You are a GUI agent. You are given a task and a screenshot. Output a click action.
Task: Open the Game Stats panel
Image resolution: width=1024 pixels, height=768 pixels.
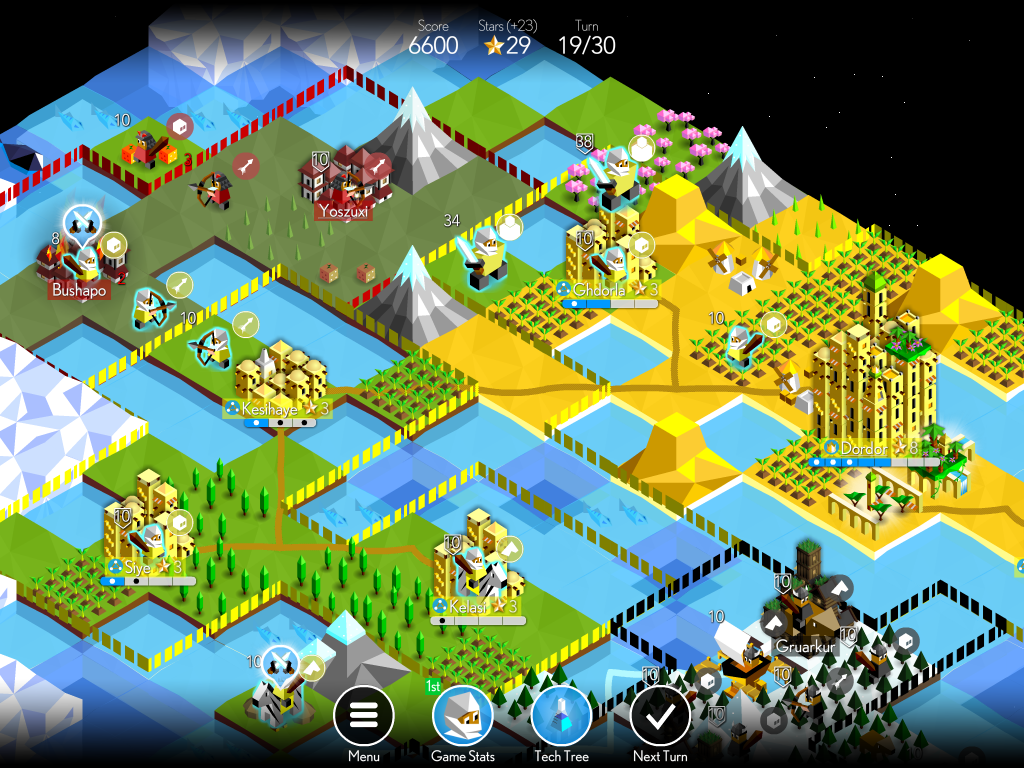tap(462, 717)
